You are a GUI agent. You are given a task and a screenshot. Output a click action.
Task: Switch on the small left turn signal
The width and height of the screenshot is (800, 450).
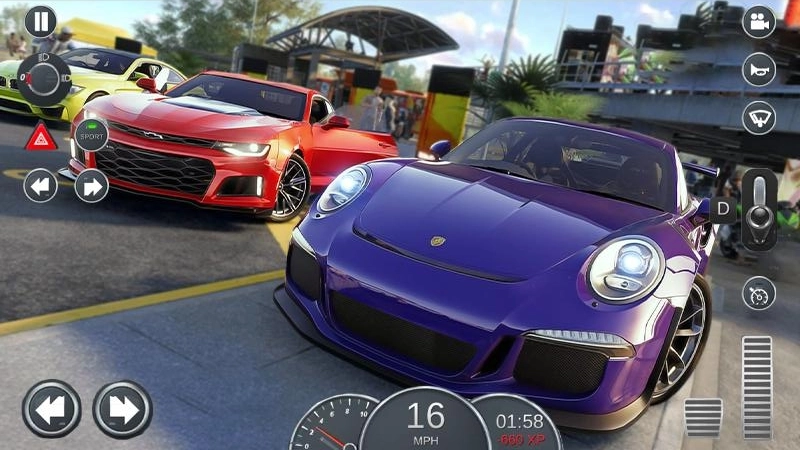(40, 186)
